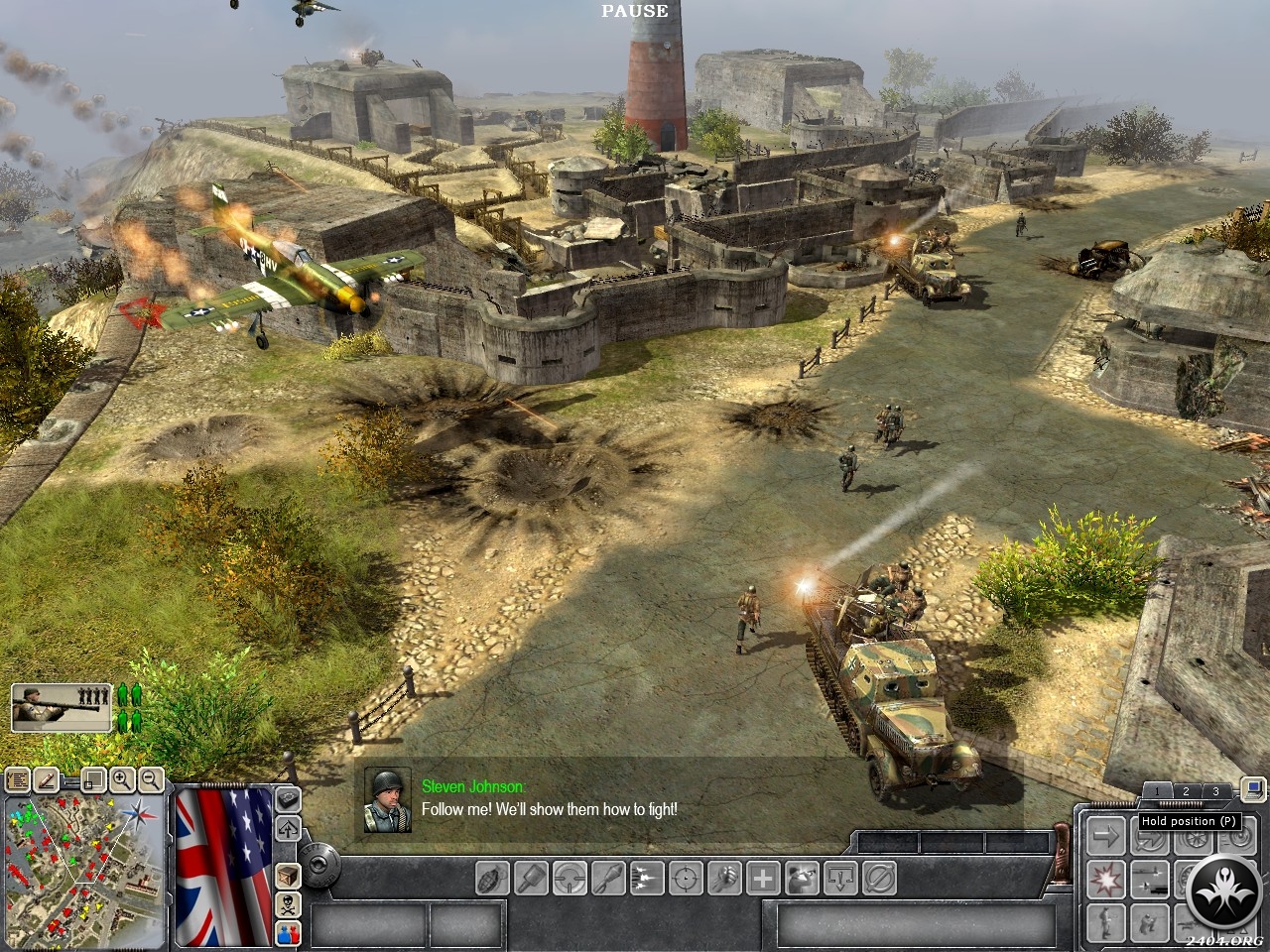Switch to command tab 2
Screen dimensions: 1270x952
[1186, 791]
